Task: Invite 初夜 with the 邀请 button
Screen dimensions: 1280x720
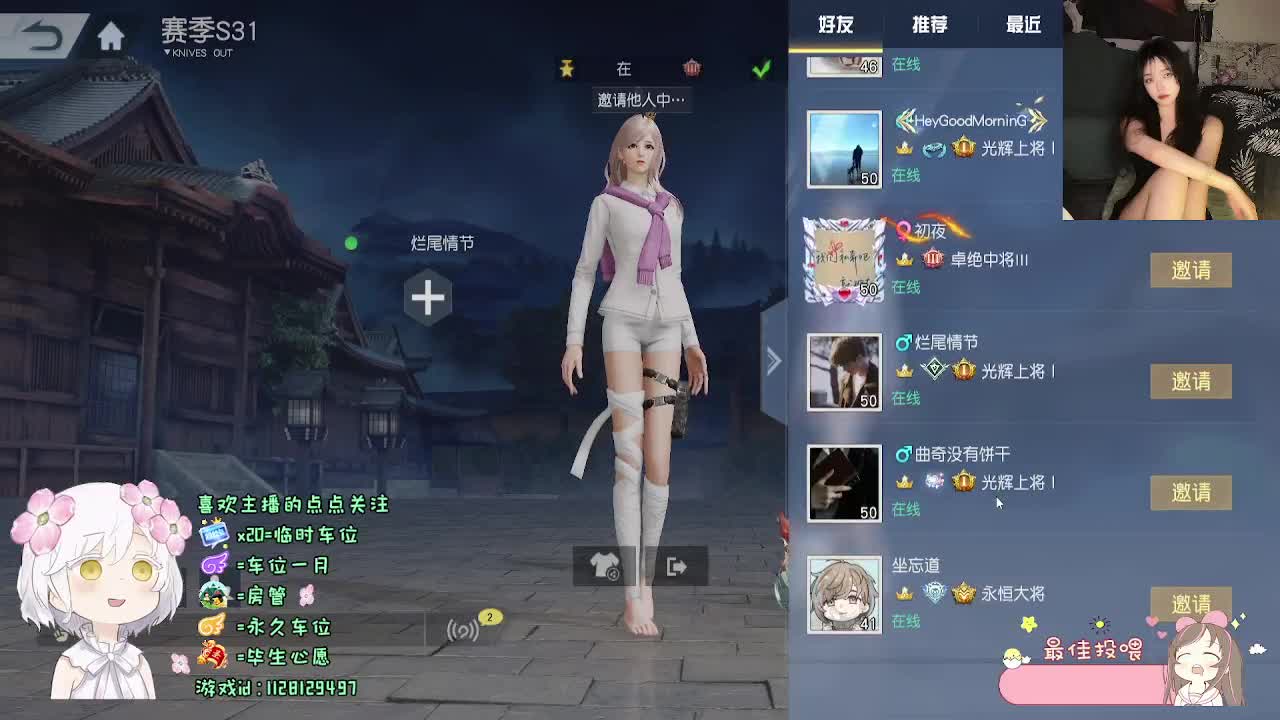Action: coord(1191,270)
